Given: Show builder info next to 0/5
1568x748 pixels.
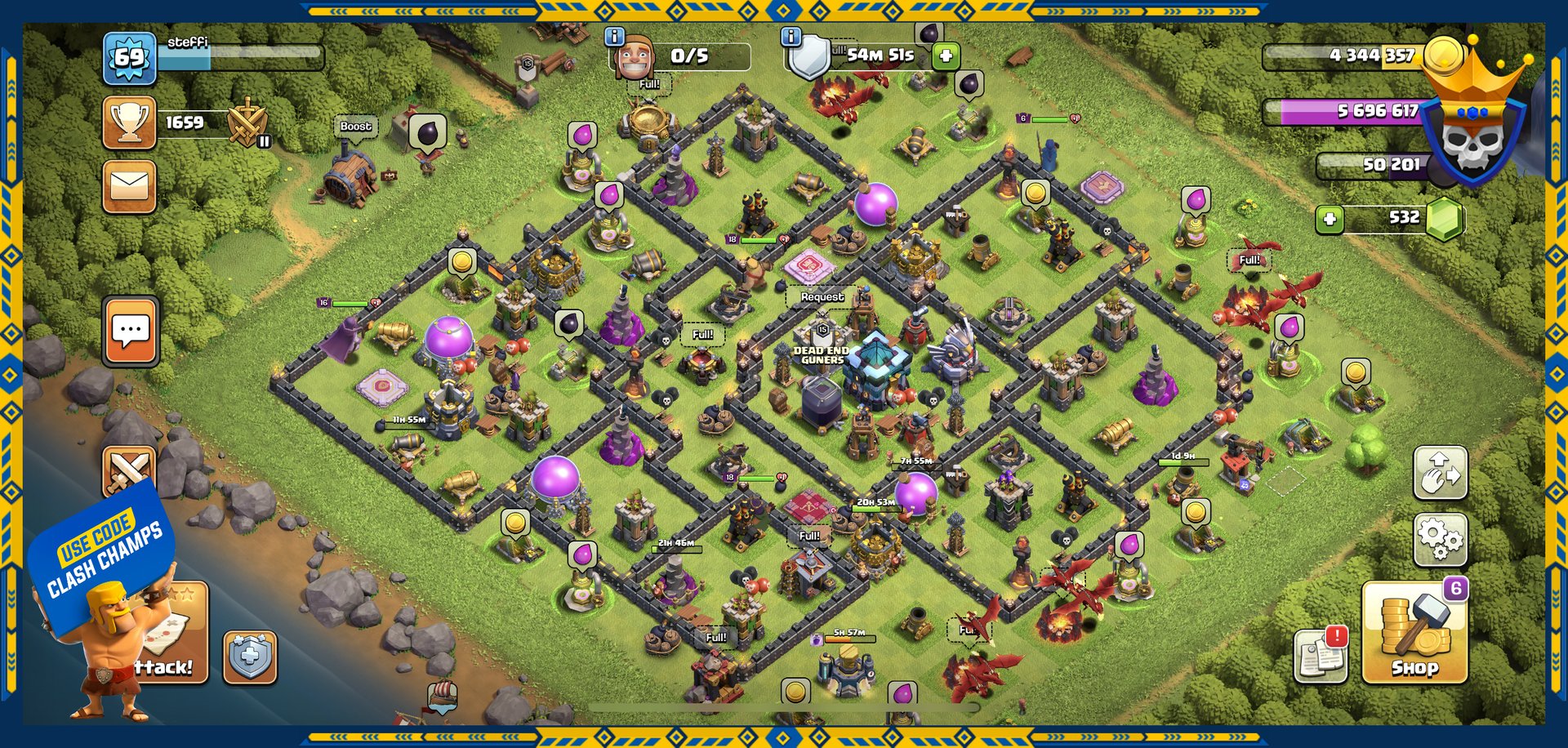Looking at the screenshot, I should (x=614, y=37).
